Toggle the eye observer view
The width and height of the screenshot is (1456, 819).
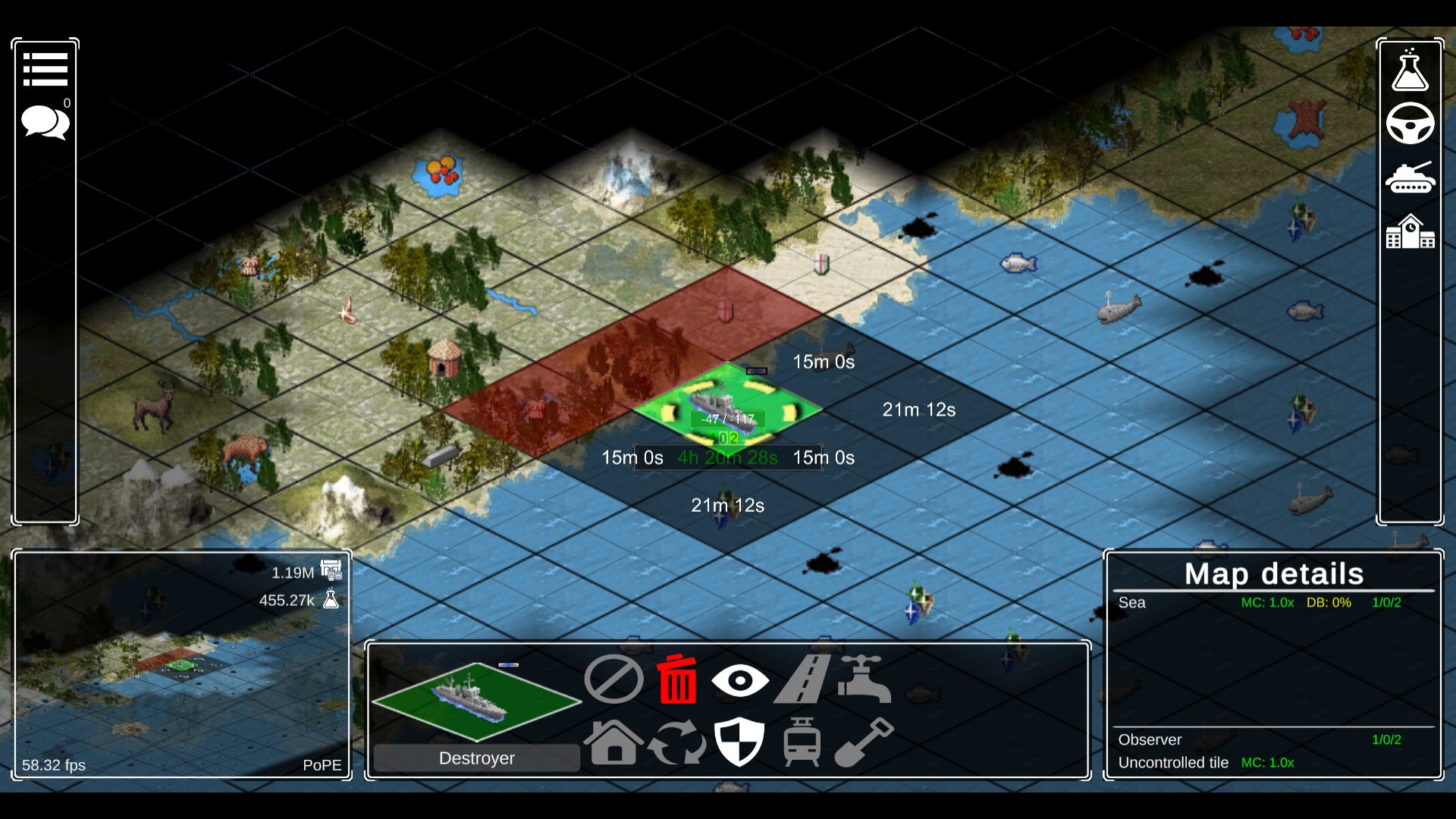tap(741, 680)
